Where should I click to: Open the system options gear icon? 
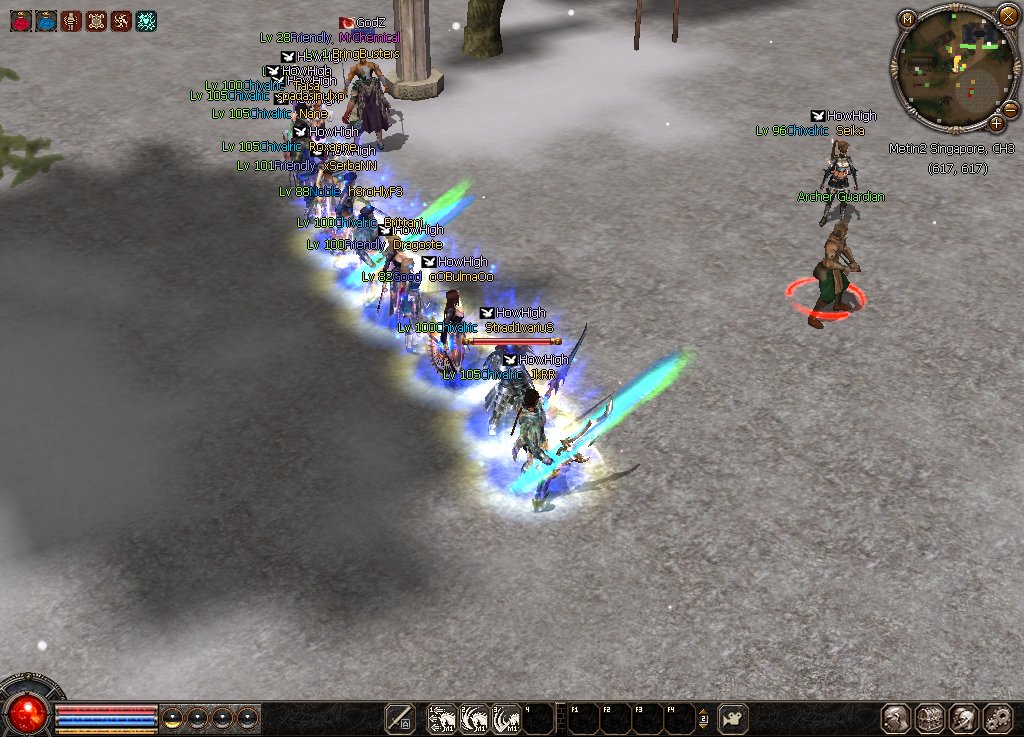[998, 719]
